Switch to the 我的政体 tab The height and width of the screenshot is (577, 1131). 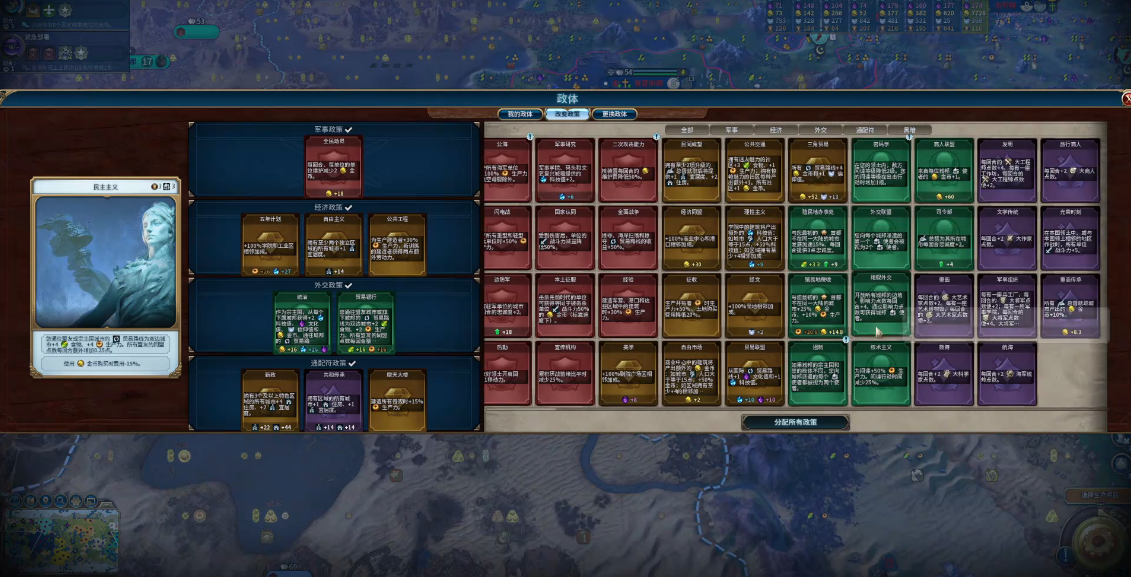pyautogui.click(x=520, y=114)
